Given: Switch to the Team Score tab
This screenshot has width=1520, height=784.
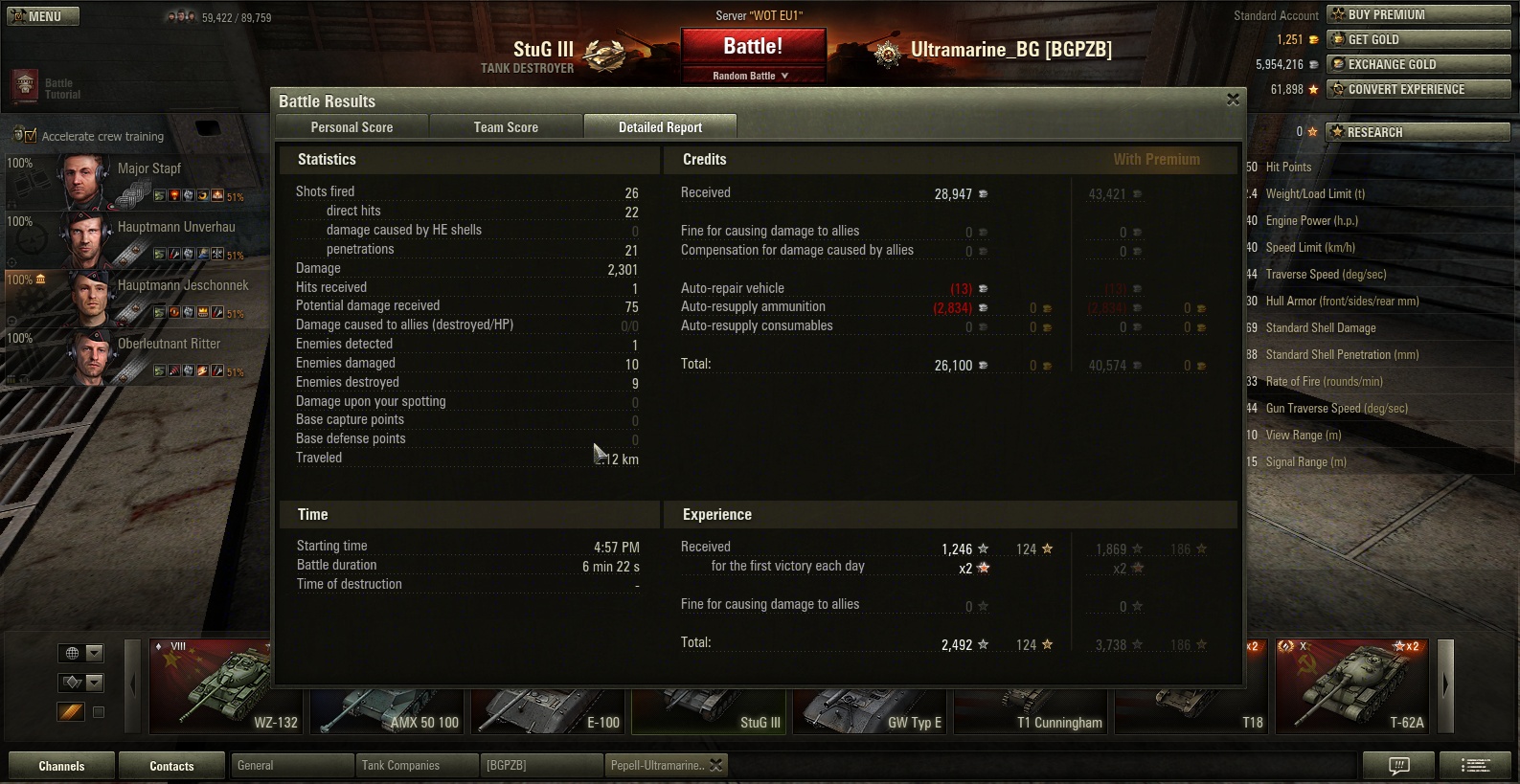Looking at the screenshot, I should pos(506,127).
